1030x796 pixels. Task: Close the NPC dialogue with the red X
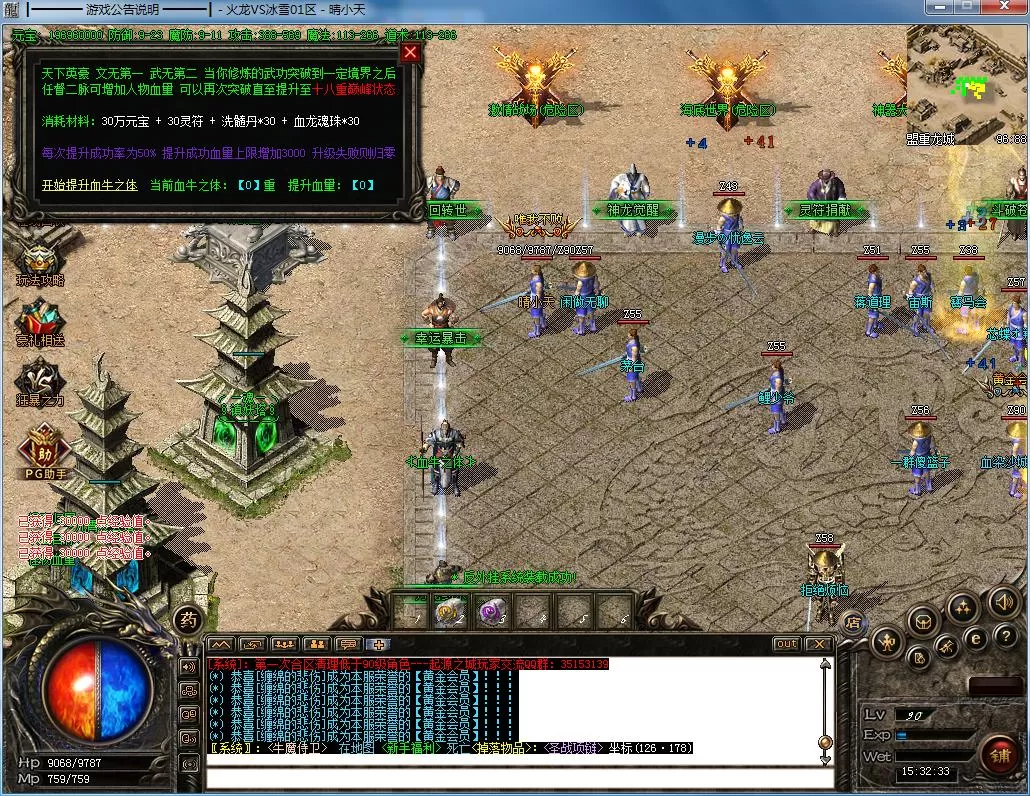(410, 53)
